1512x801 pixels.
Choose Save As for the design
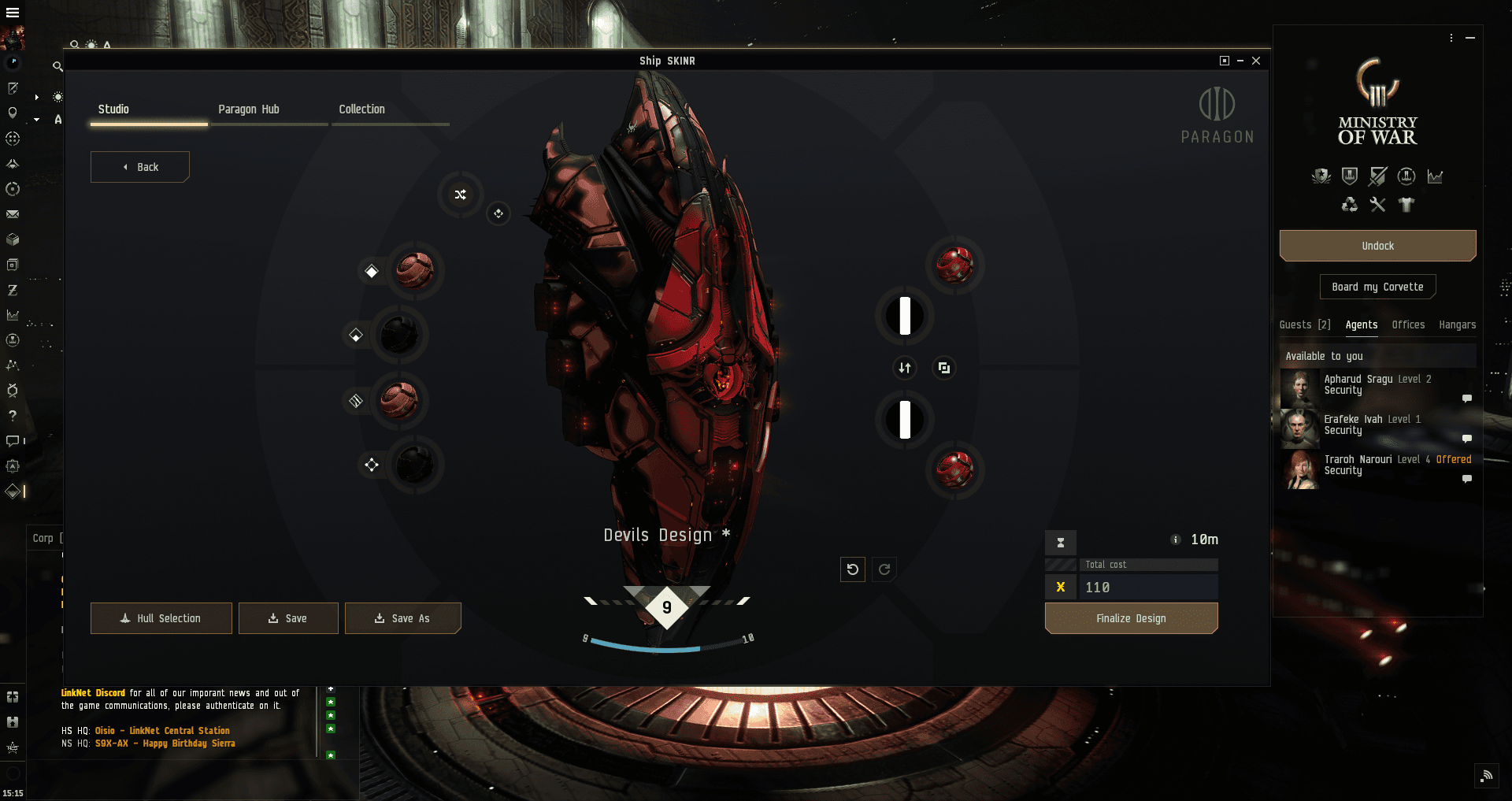(402, 618)
